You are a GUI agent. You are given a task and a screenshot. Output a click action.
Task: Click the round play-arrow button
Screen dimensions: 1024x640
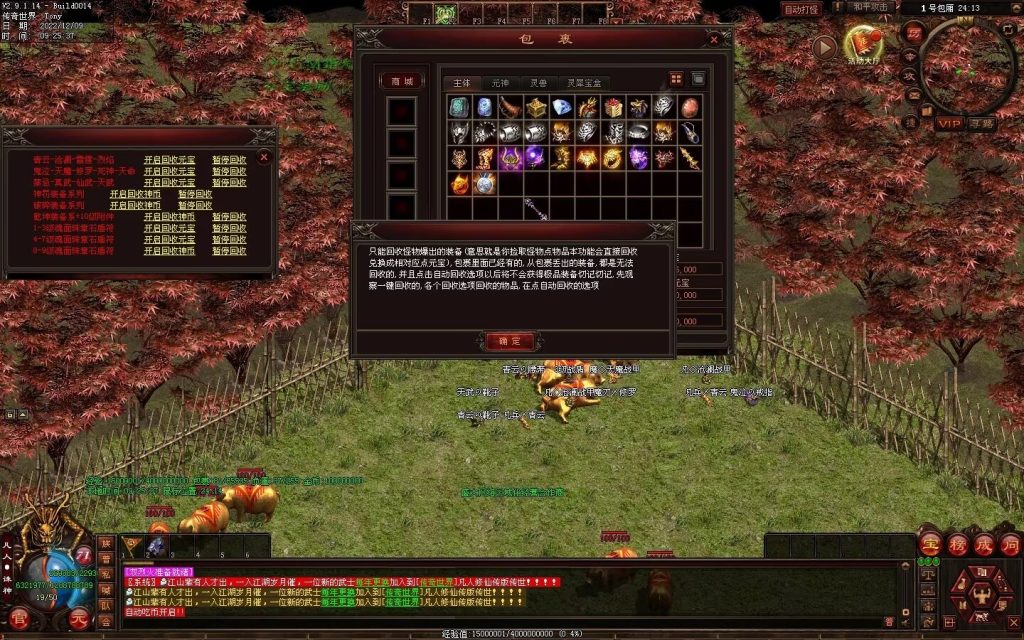[x=824, y=46]
